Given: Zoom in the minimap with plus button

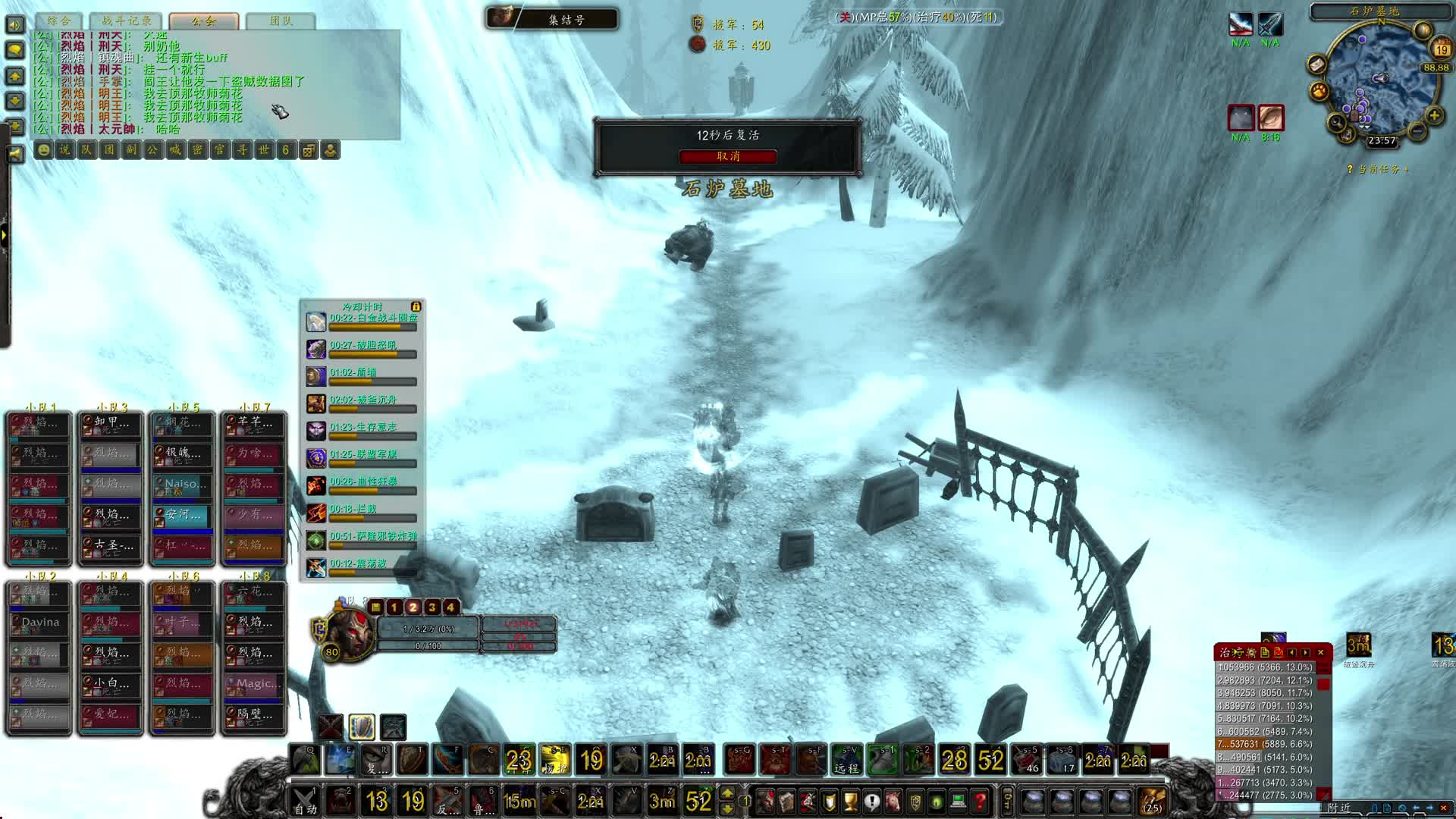Looking at the screenshot, I should click(1434, 115).
